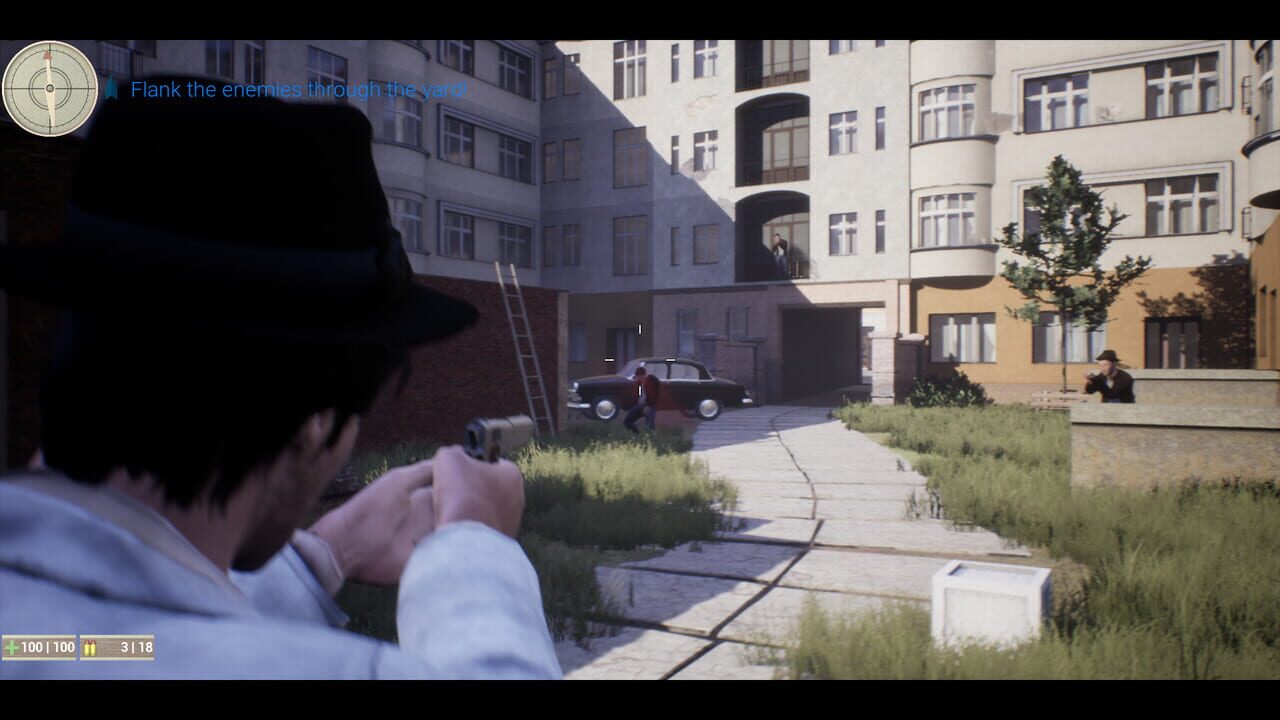Select the red north arrow on the compass
Screen dimensions: 1280x720
point(46,56)
